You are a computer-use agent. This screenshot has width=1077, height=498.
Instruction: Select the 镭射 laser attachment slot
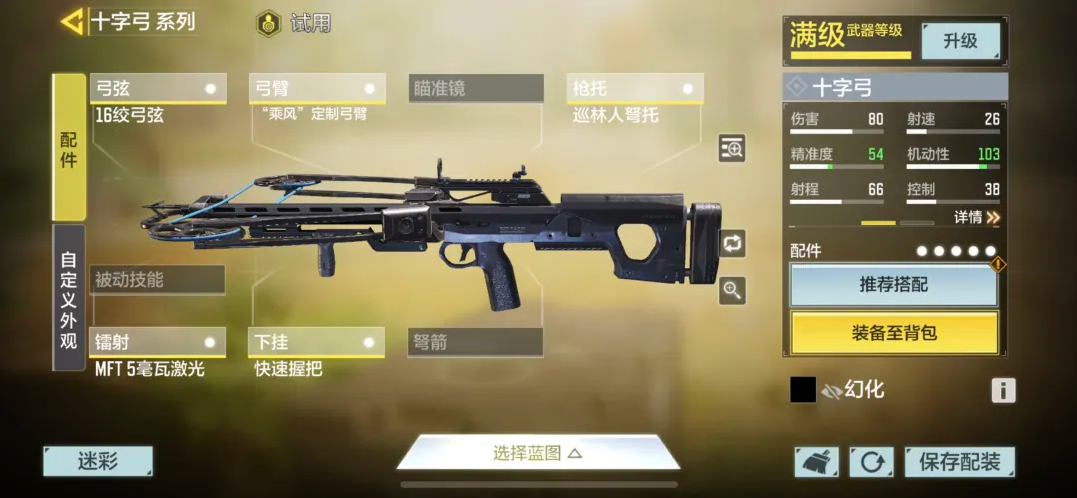point(158,342)
